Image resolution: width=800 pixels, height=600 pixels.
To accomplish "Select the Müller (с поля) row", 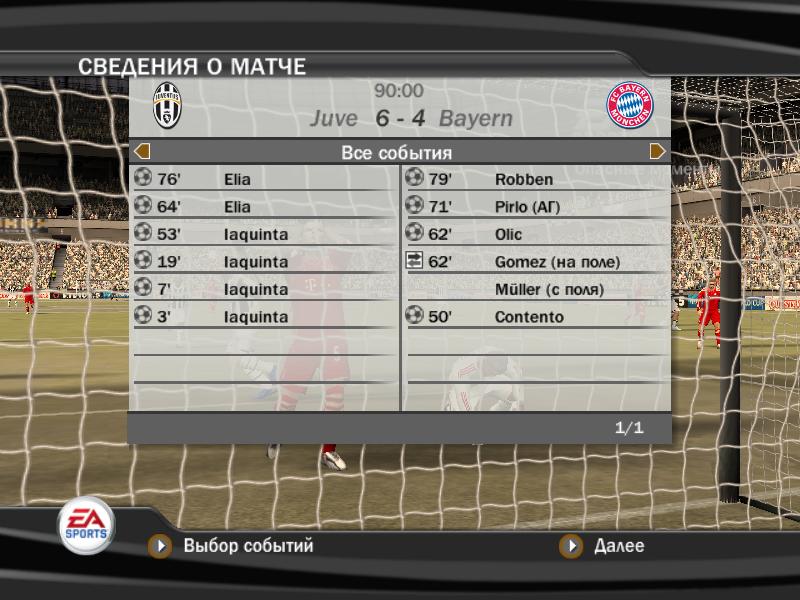I will (535, 290).
